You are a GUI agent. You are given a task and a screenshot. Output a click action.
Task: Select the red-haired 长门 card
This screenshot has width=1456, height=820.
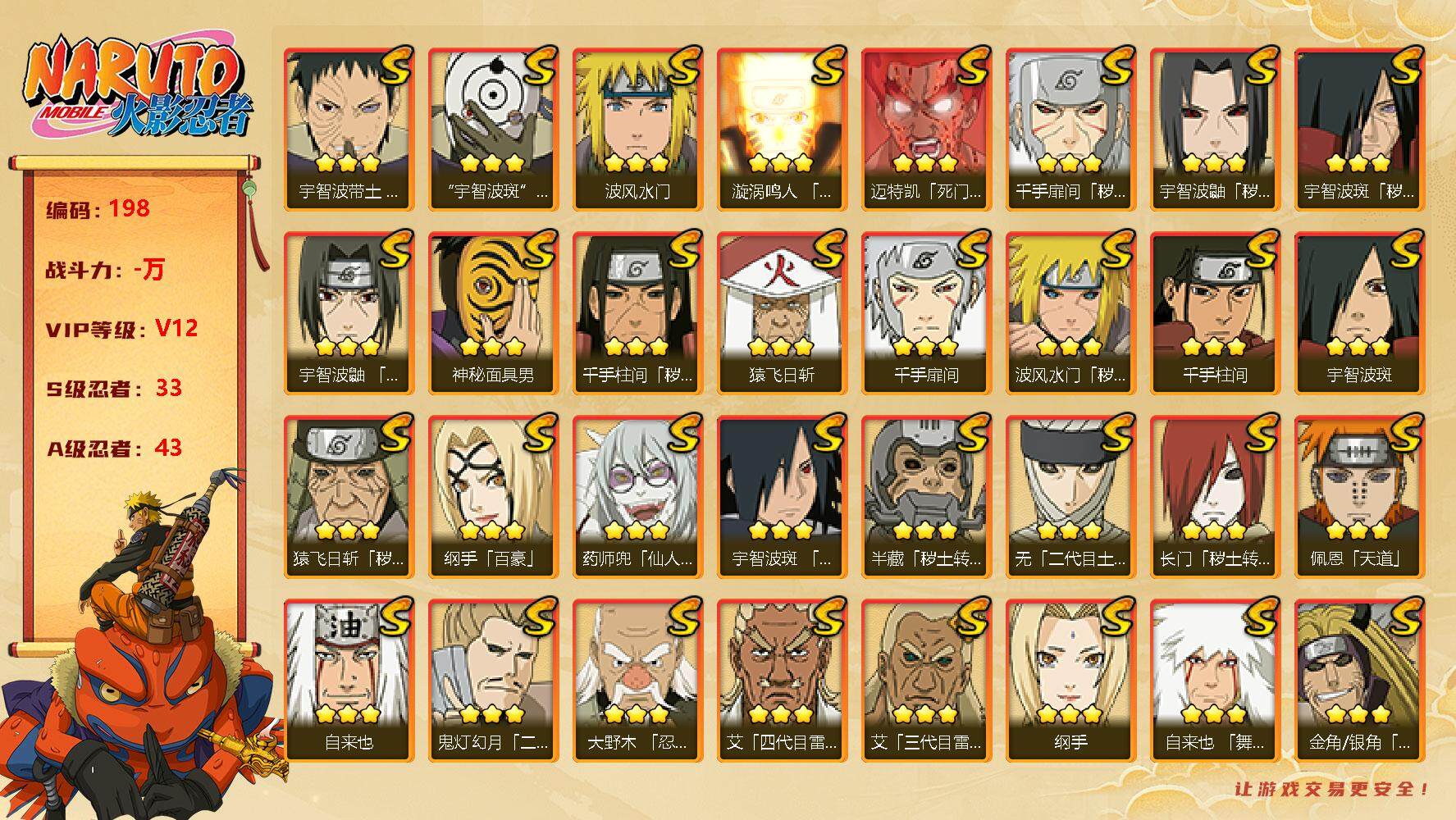tap(1215, 495)
